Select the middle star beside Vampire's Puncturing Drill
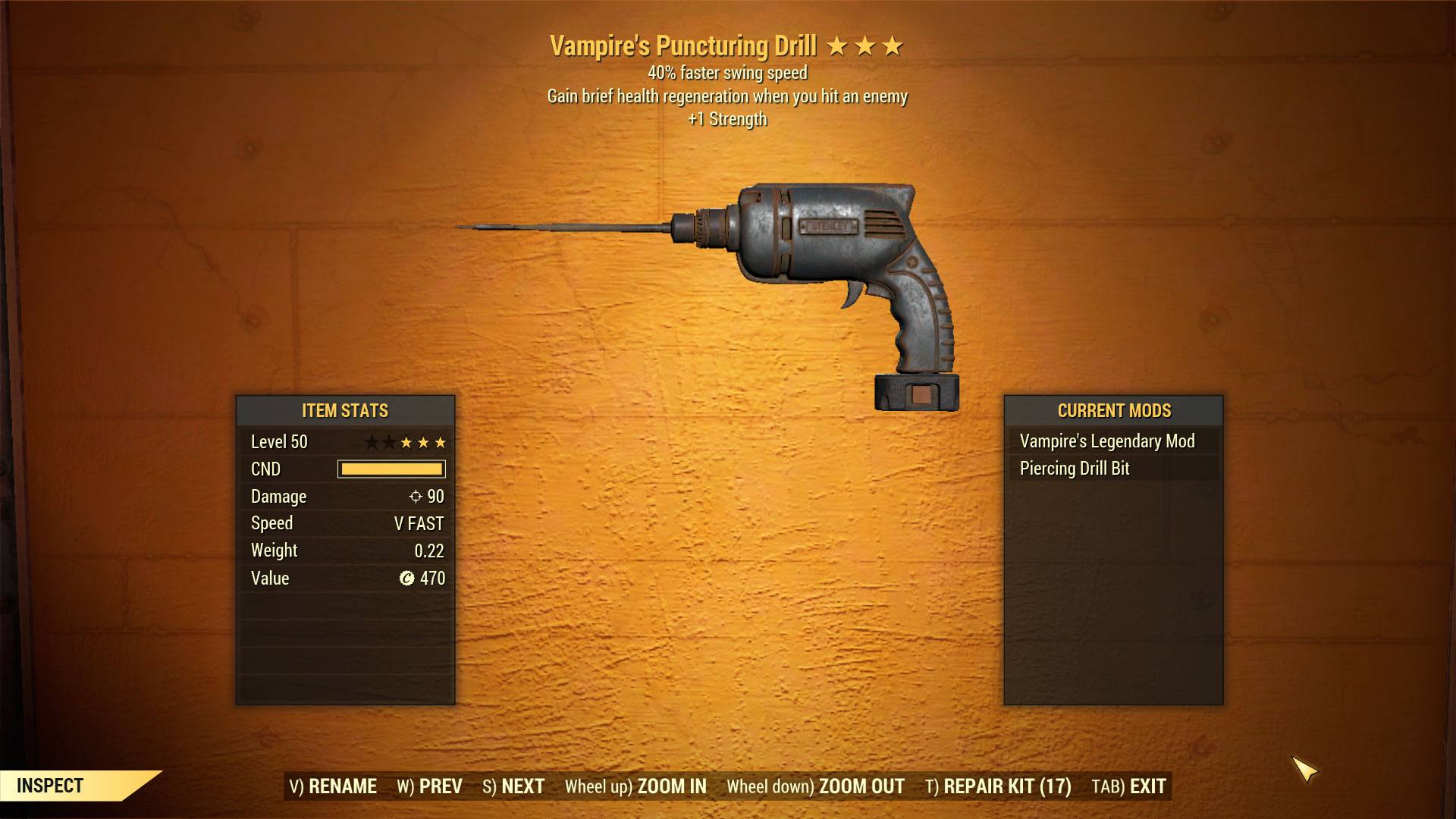1456x819 pixels. pyautogui.click(x=864, y=46)
